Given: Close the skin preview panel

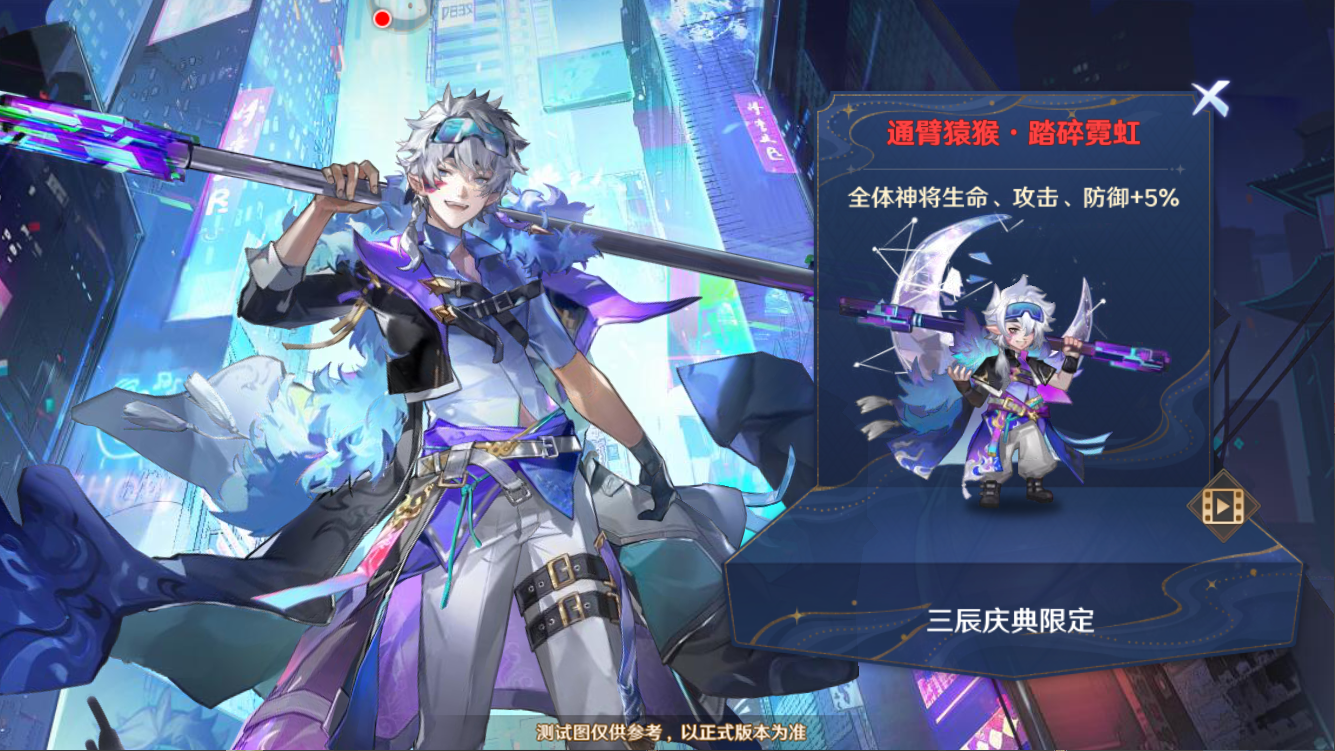Looking at the screenshot, I should pyautogui.click(x=1210, y=98).
